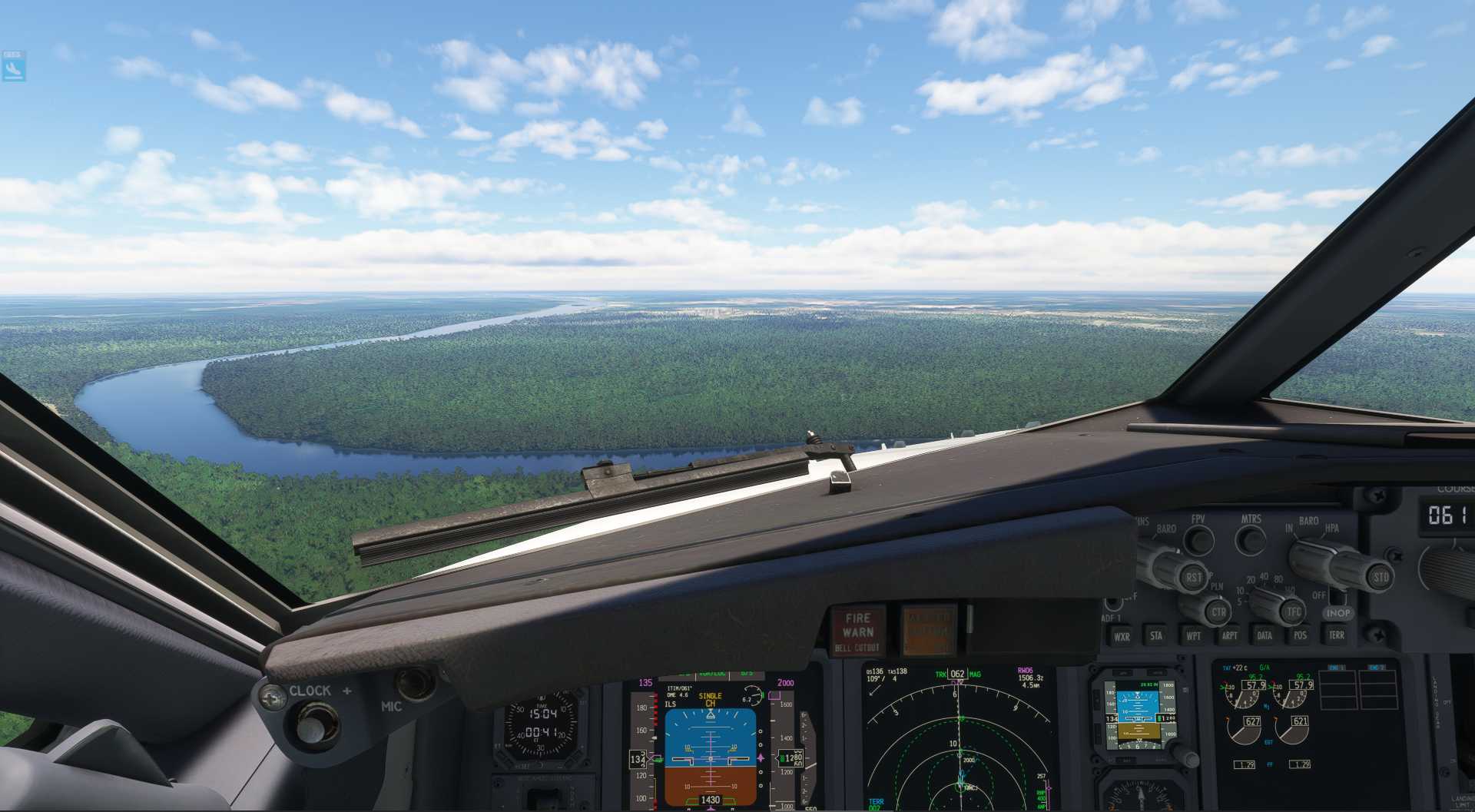Toggle the DATA map button
The image size is (1475, 812).
coord(1265,635)
